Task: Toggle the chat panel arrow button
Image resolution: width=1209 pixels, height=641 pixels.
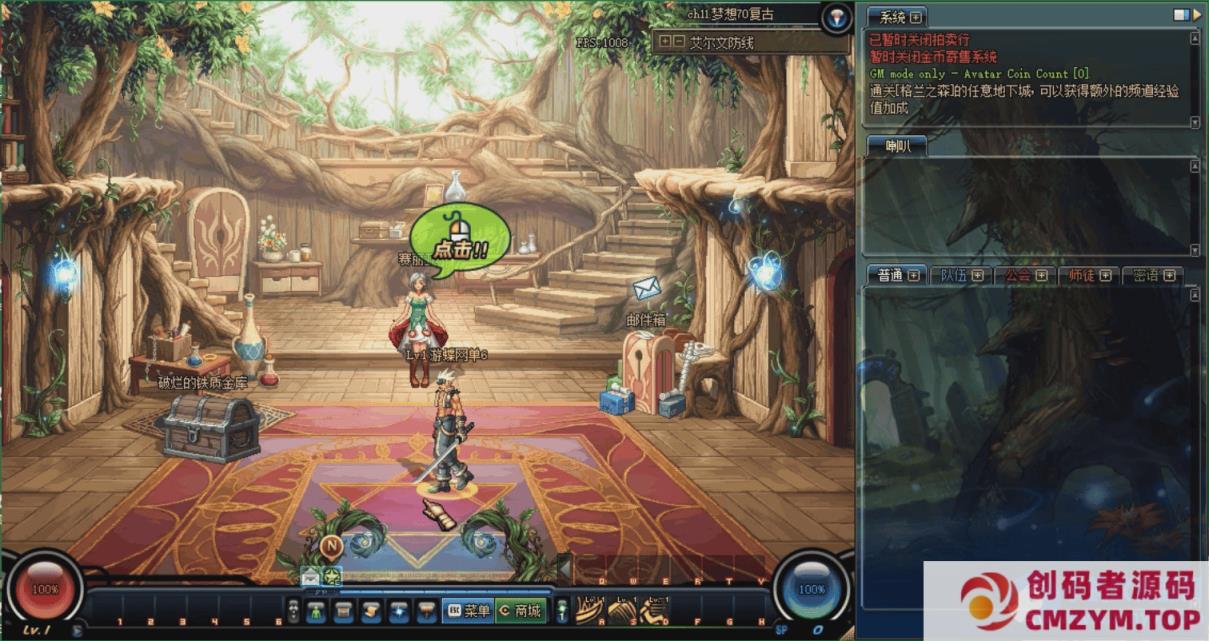Action: (1183, 15)
